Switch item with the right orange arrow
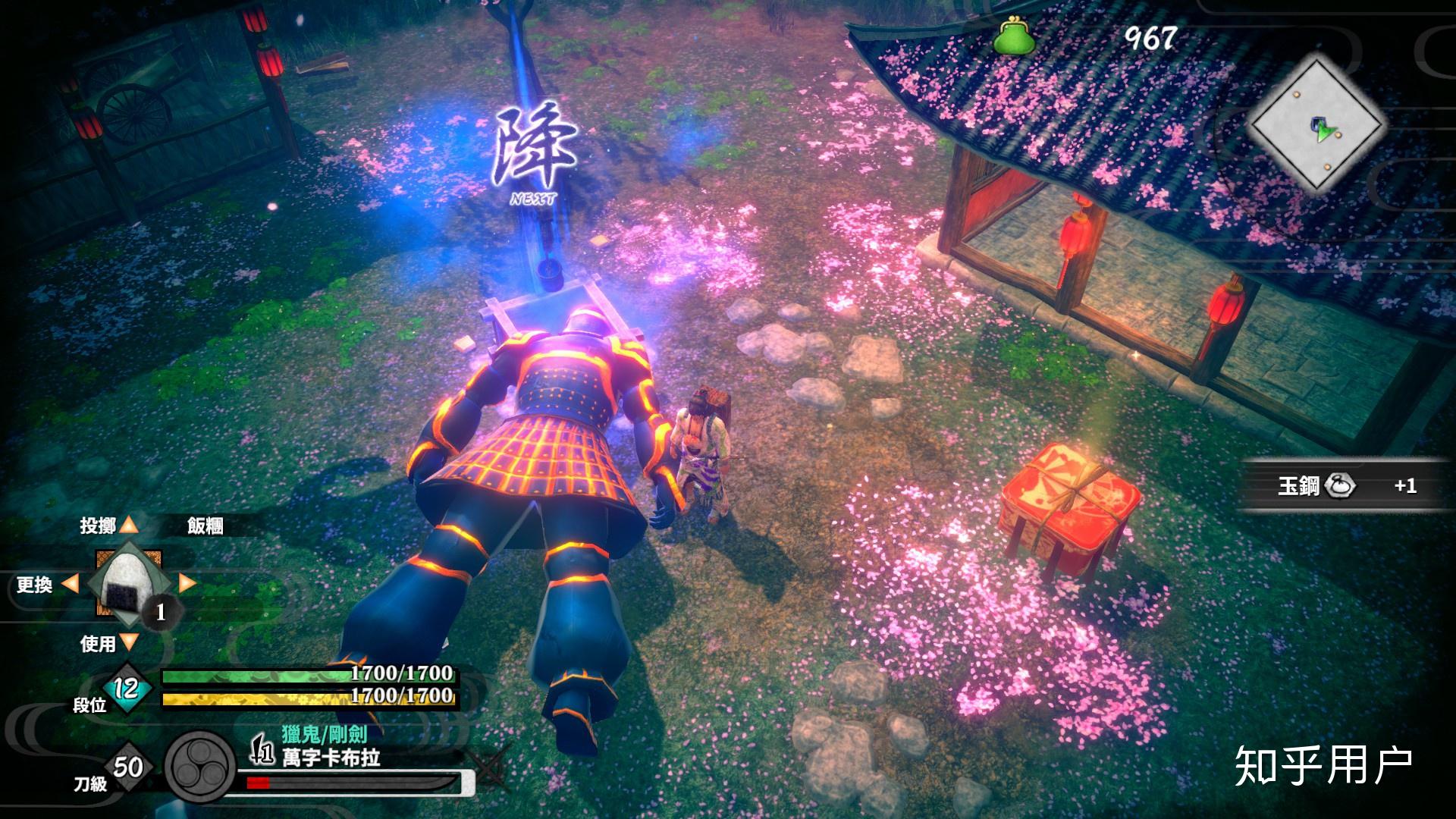This screenshot has height=819, width=1456. pos(187,583)
